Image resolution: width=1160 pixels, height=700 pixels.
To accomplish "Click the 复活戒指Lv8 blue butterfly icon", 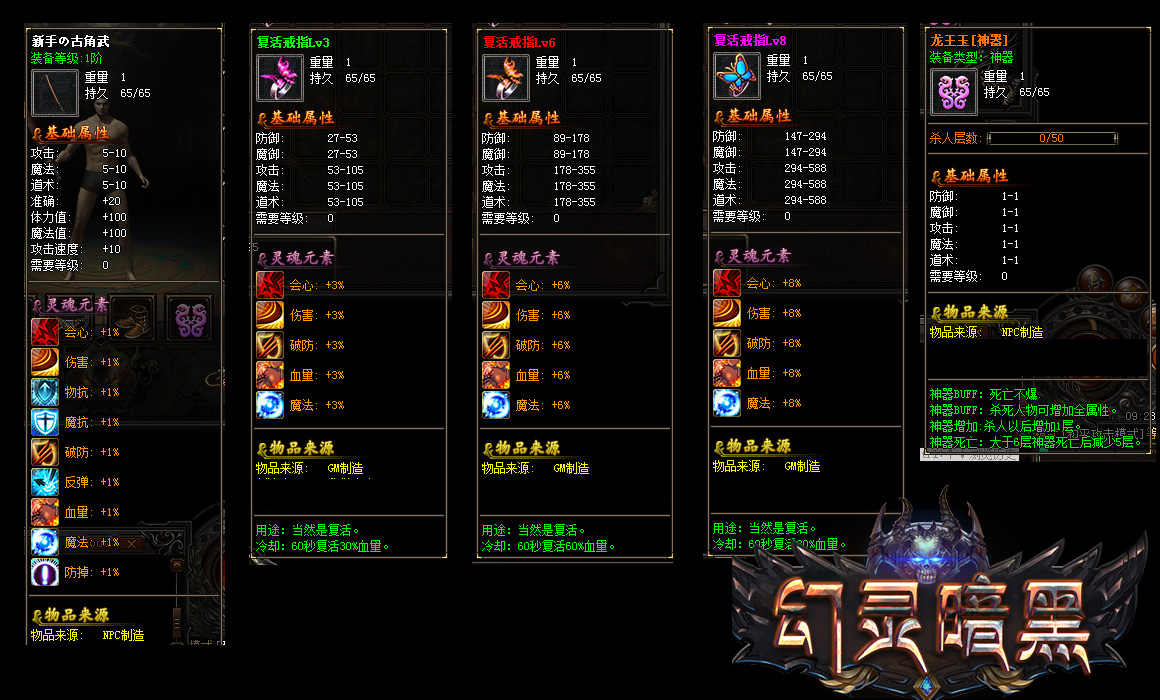I will (x=736, y=76).
